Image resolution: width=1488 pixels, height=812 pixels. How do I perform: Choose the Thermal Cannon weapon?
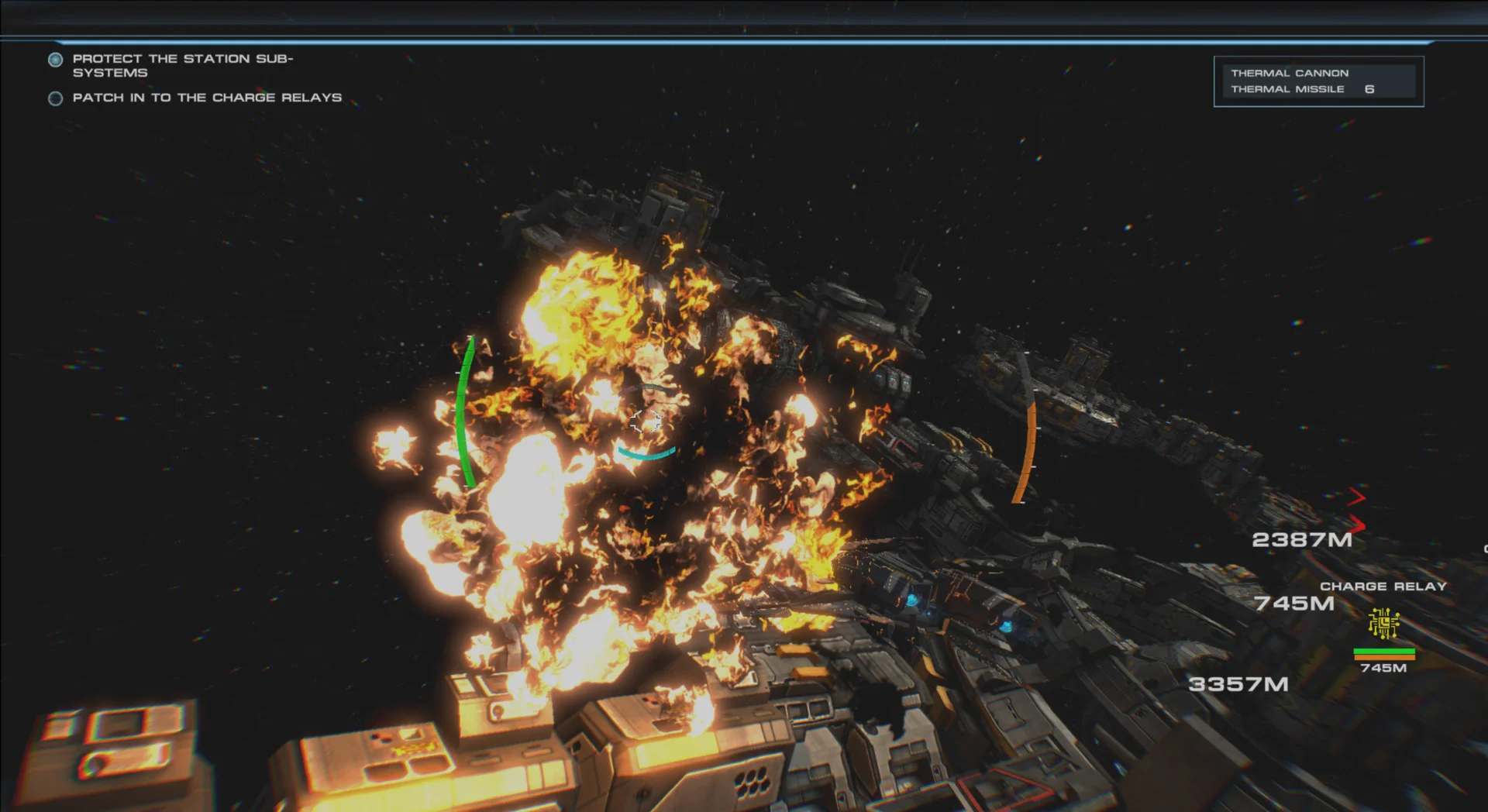click(1290, 73)
